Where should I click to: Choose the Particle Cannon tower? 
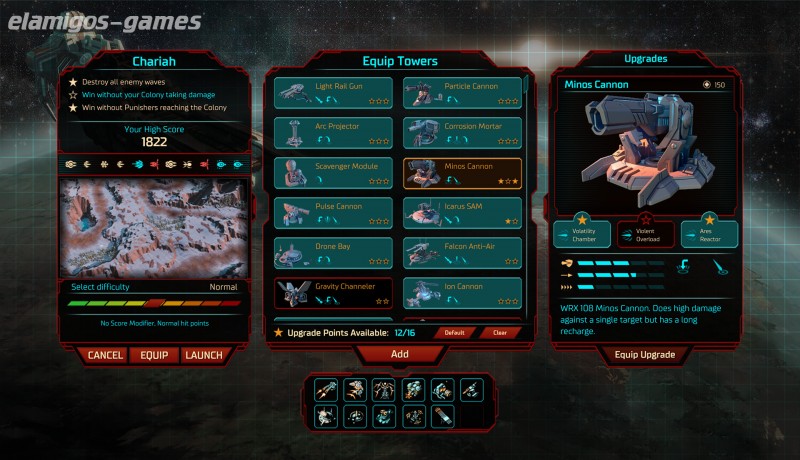click(x=461, y=93)
